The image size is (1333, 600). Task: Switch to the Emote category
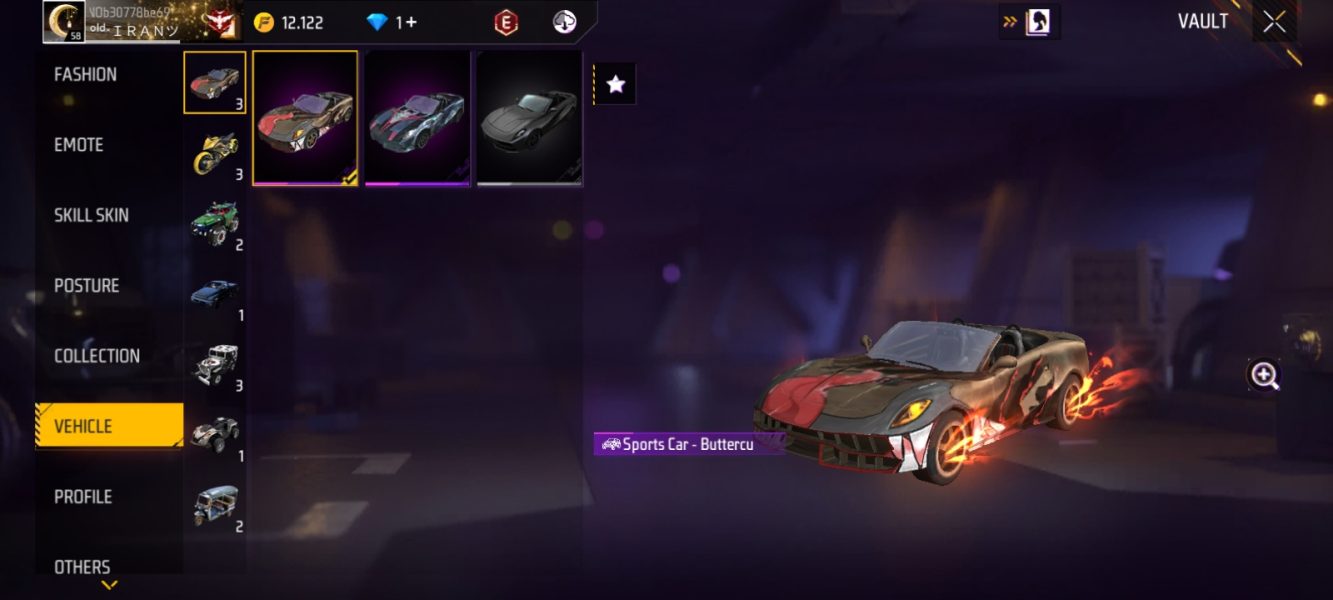click(x=79, y=145)
